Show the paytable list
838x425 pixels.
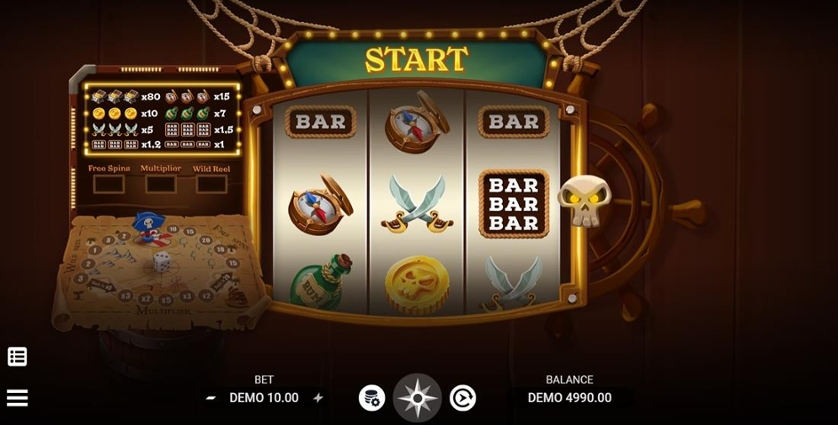point(17,357)
